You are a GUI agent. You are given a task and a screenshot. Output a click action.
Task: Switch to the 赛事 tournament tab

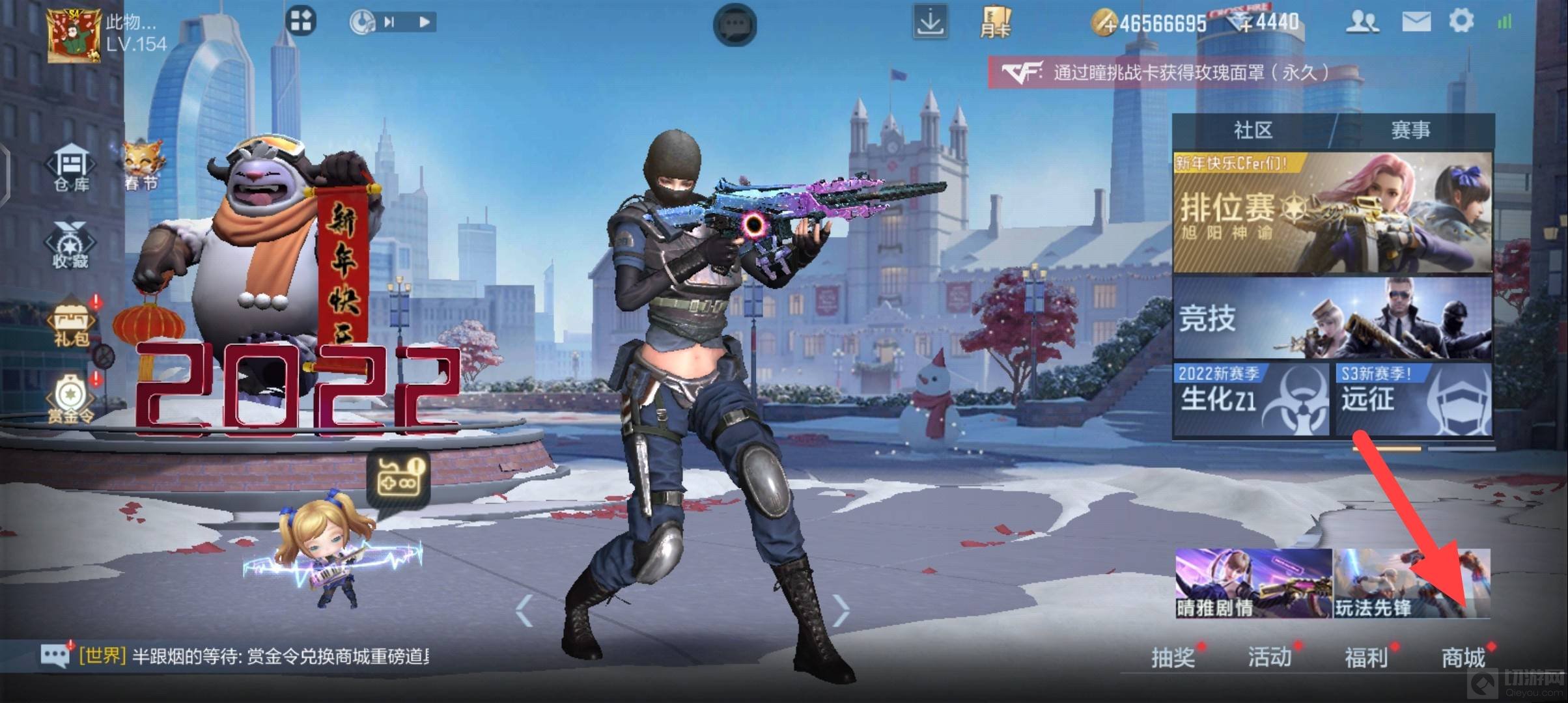coord(1410,130)
